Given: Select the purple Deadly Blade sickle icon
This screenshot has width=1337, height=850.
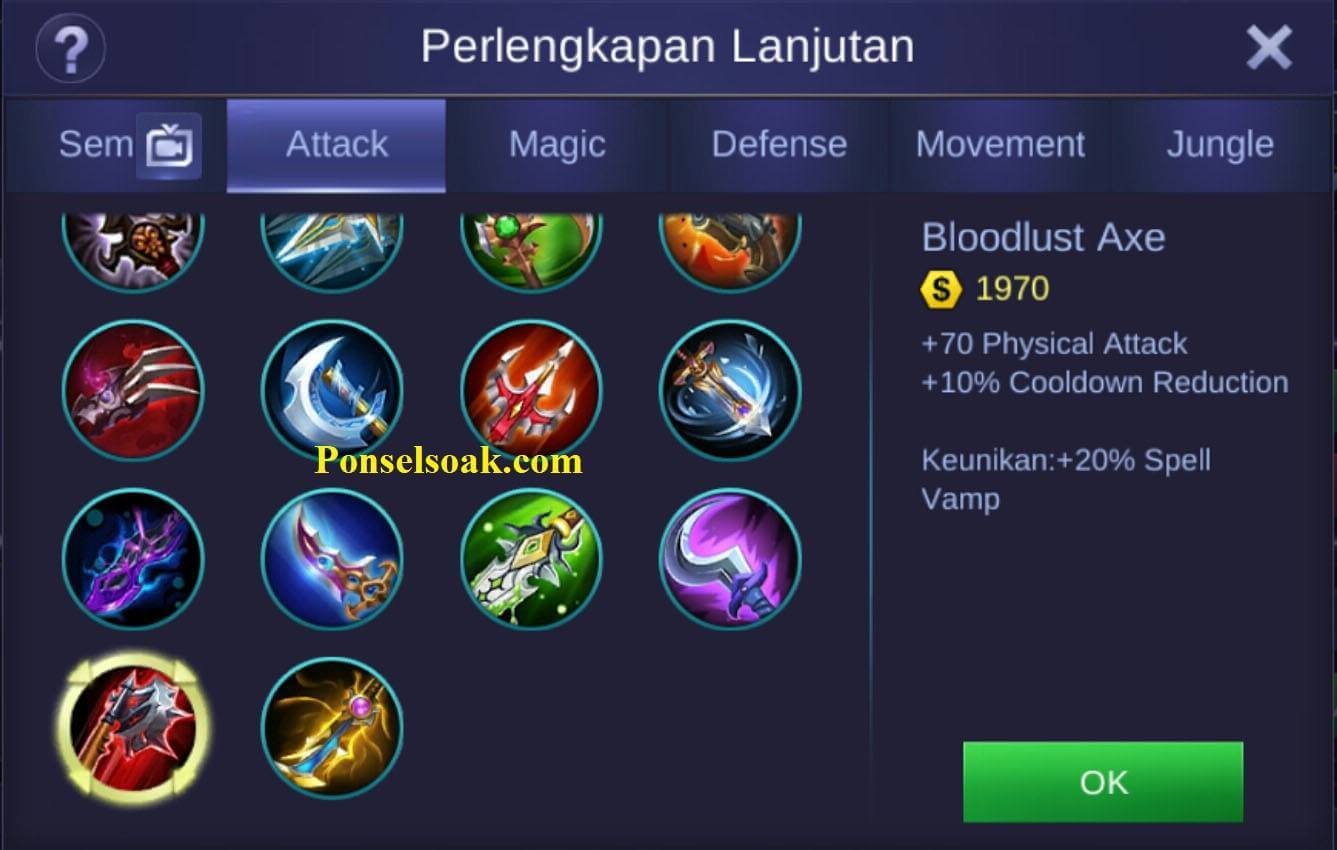Looking at the screenshot, I should click(x=732, y=560).
